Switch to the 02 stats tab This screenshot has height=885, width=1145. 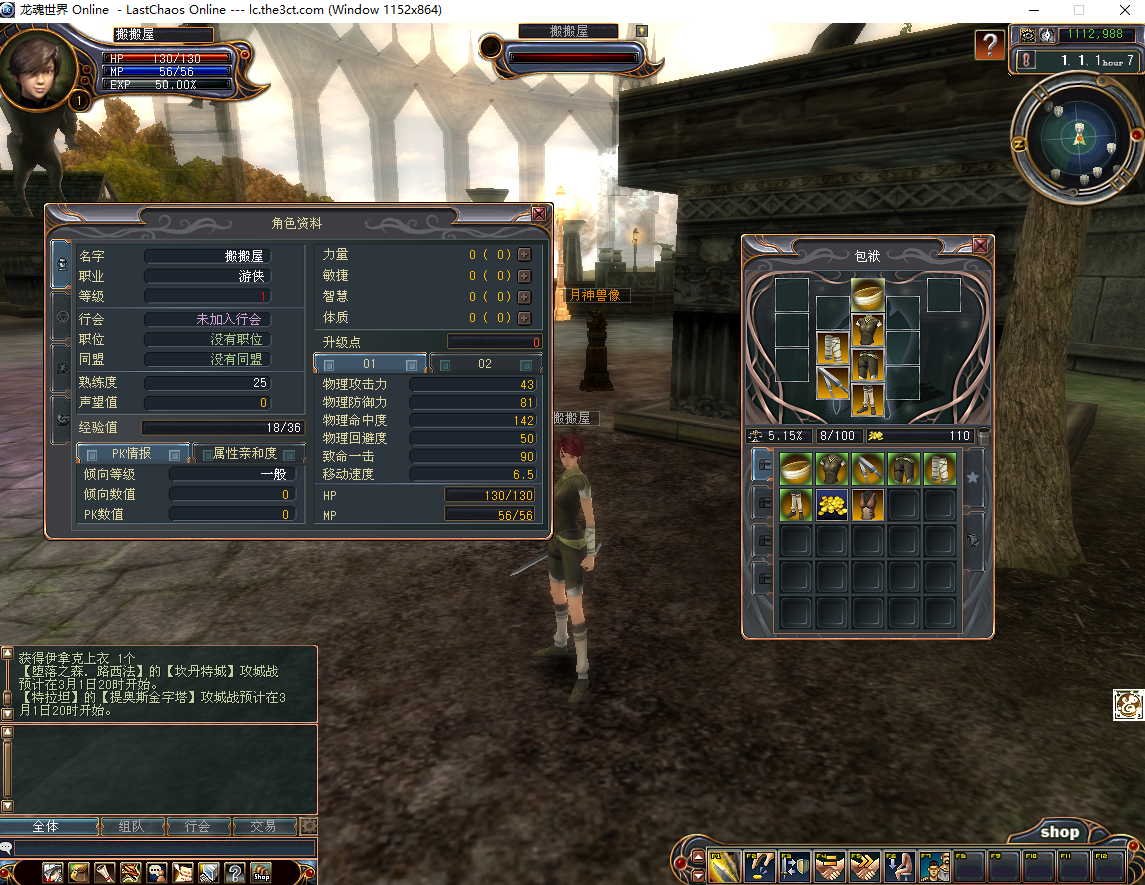click(485, 364)
